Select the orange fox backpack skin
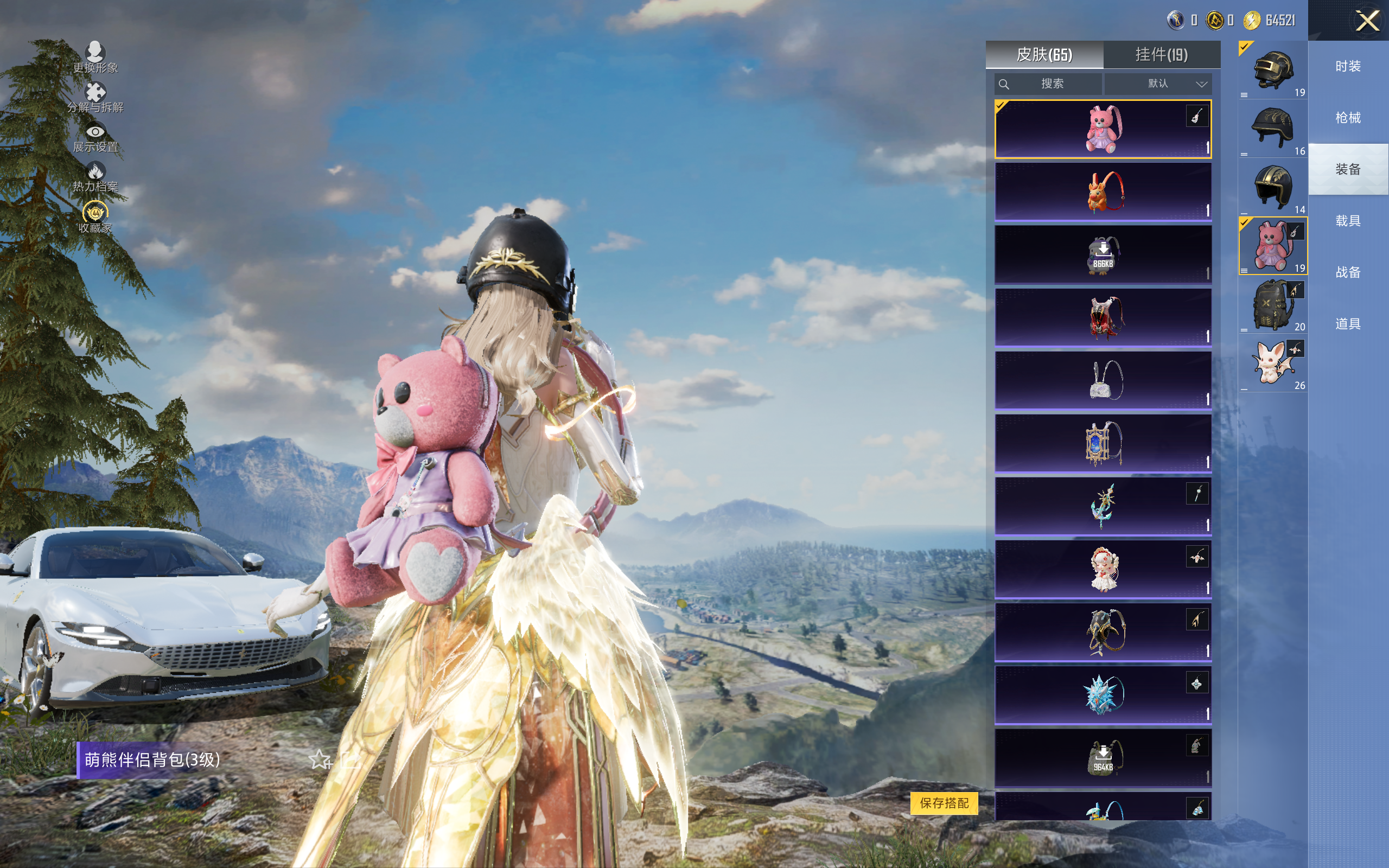 [1103, 192]
